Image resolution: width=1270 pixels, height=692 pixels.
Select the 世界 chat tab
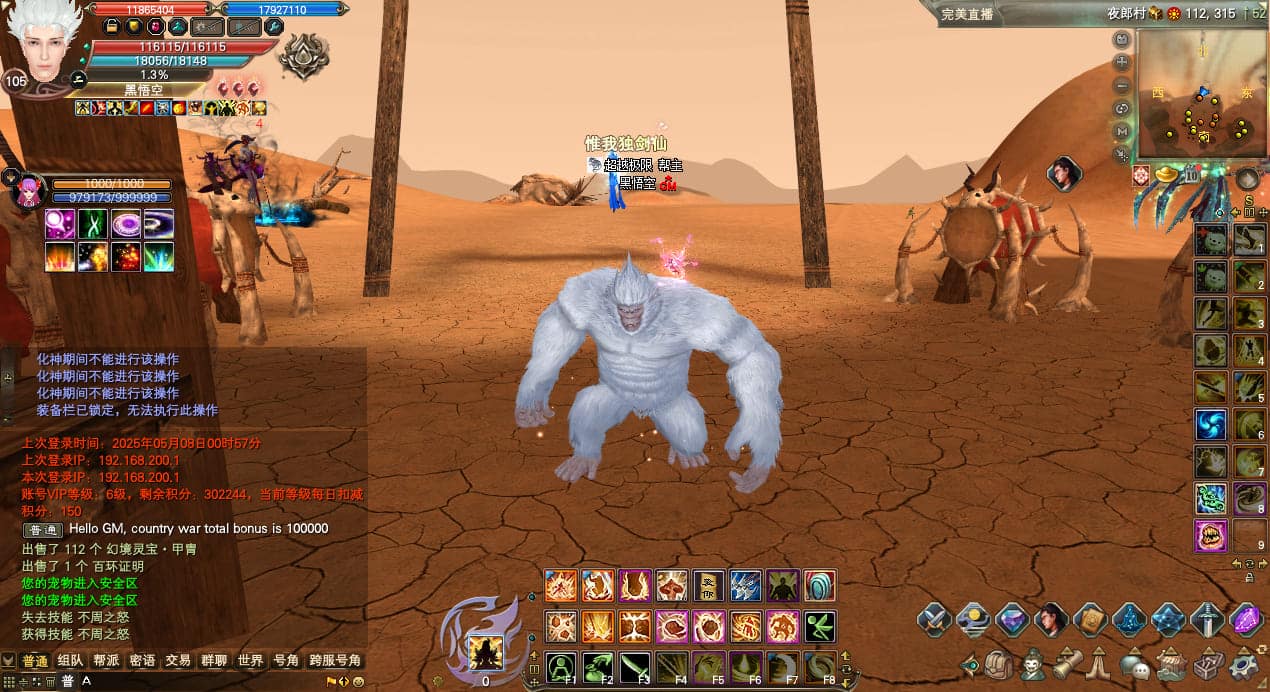[250, 660]
